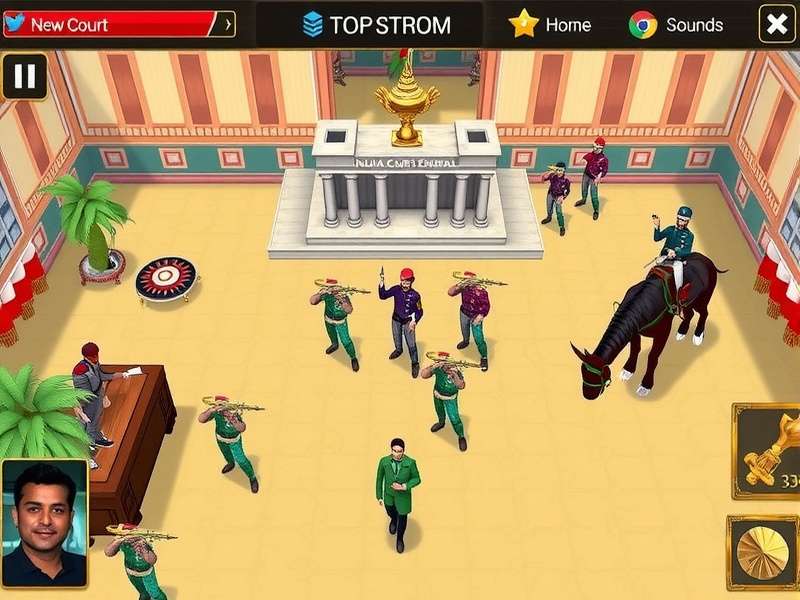Go to Home with the star icon
This screenshot has height=600, width=800.
pos(548,24)
